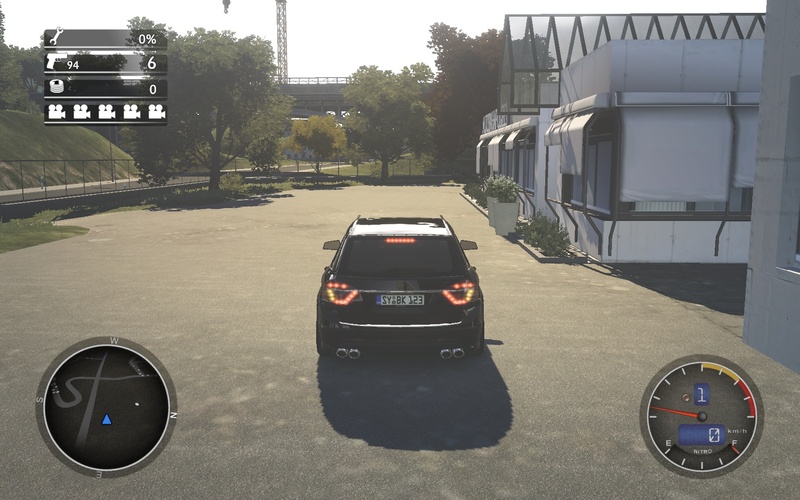Open the circular minimap
800x500 pixels.
pos(106,406)
